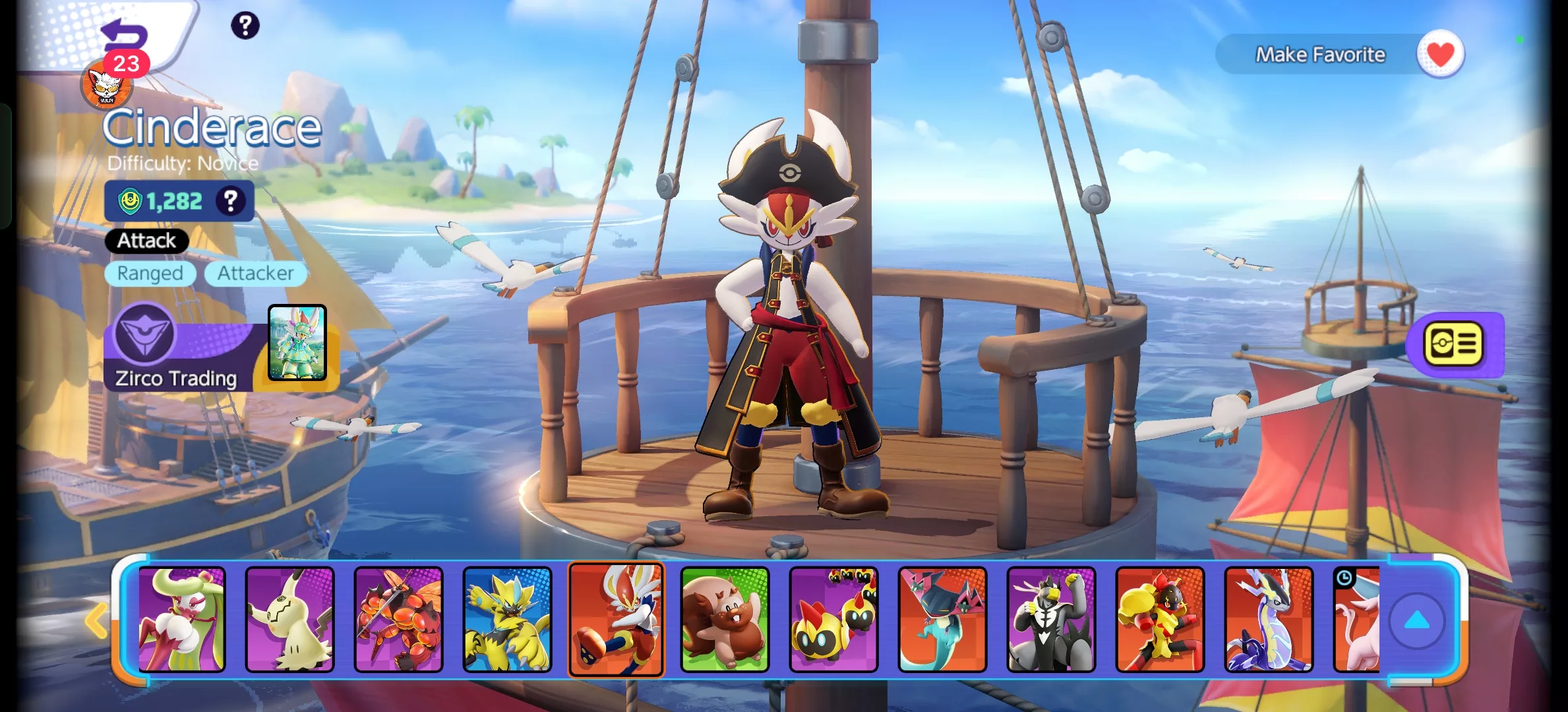Show info for the 1,282 coin price
The height and width of the screenshot is (712, 1568).
tap(230, 200)
